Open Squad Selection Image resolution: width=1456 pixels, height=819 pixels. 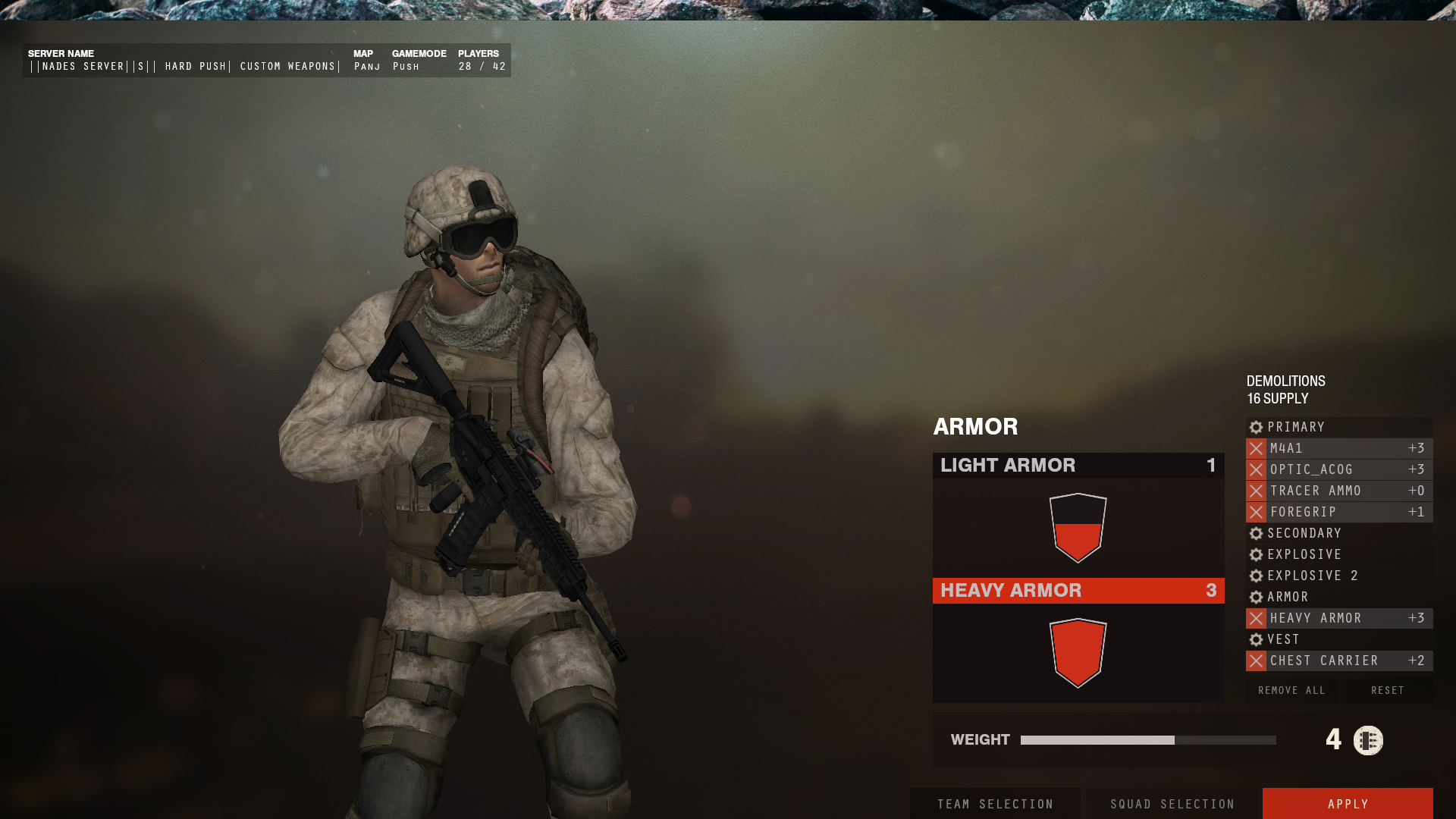[1172, 804]
